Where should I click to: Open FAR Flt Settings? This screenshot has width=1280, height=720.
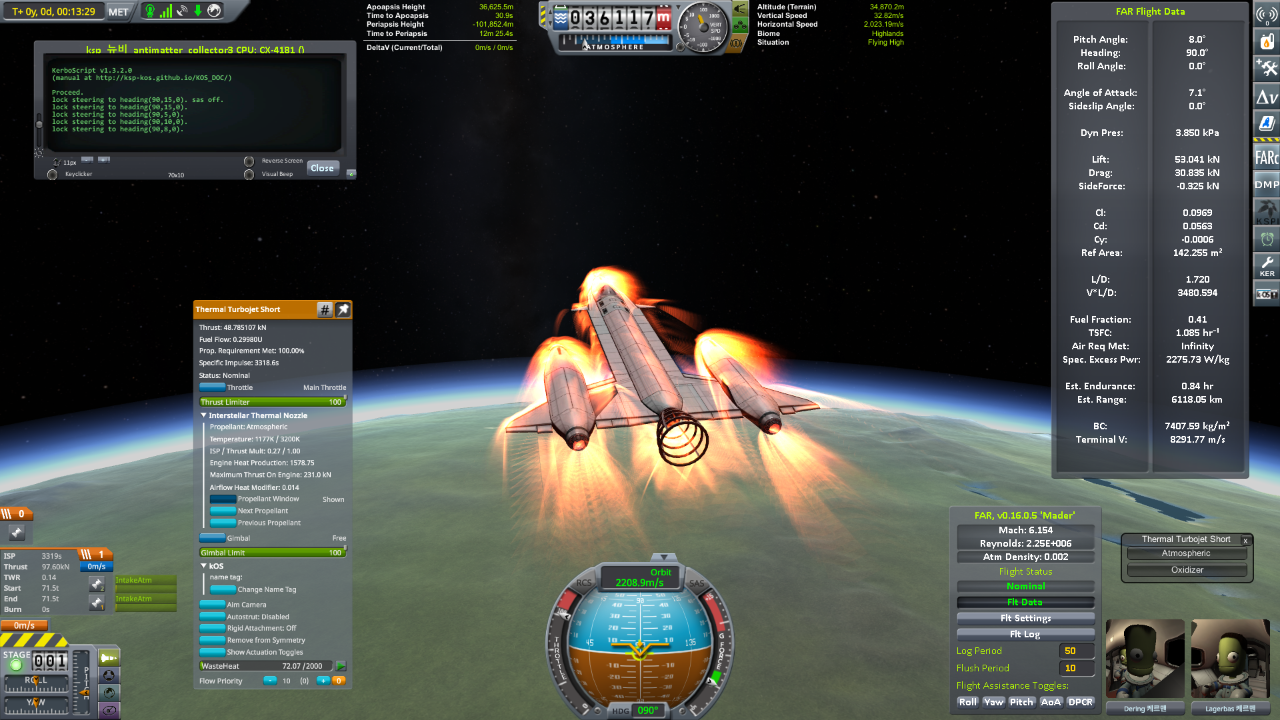(1025, 618)
